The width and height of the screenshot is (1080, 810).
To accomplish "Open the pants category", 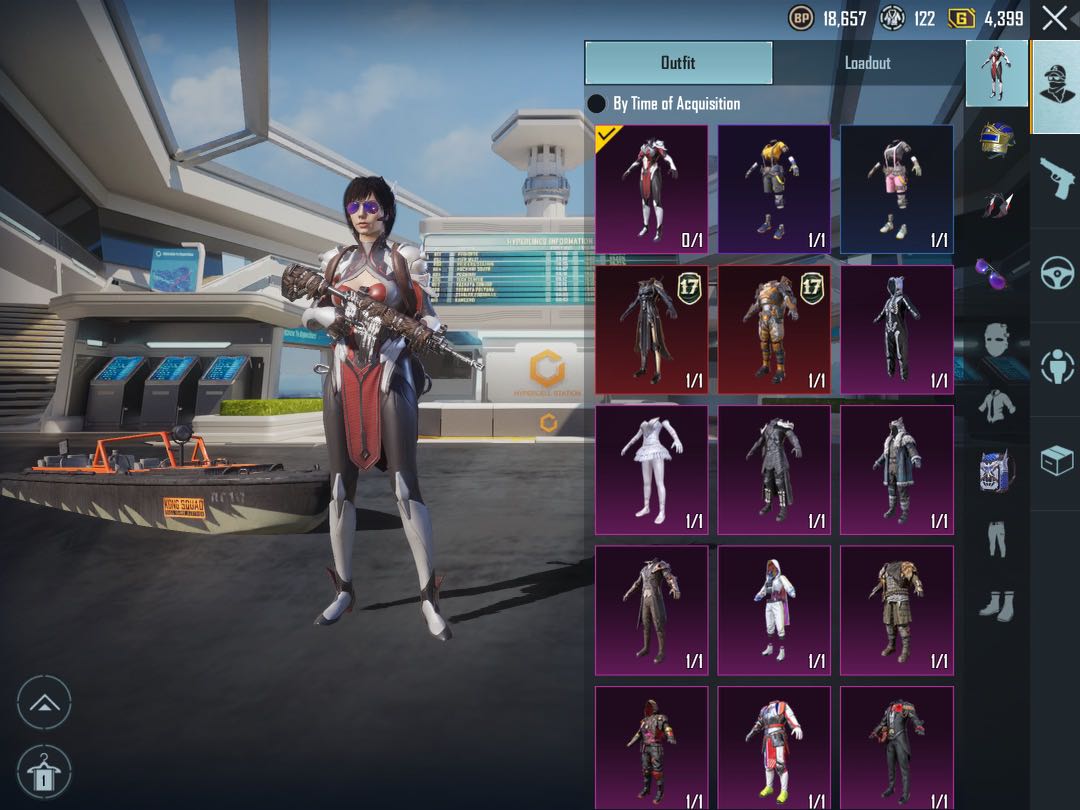I will 996,538.
